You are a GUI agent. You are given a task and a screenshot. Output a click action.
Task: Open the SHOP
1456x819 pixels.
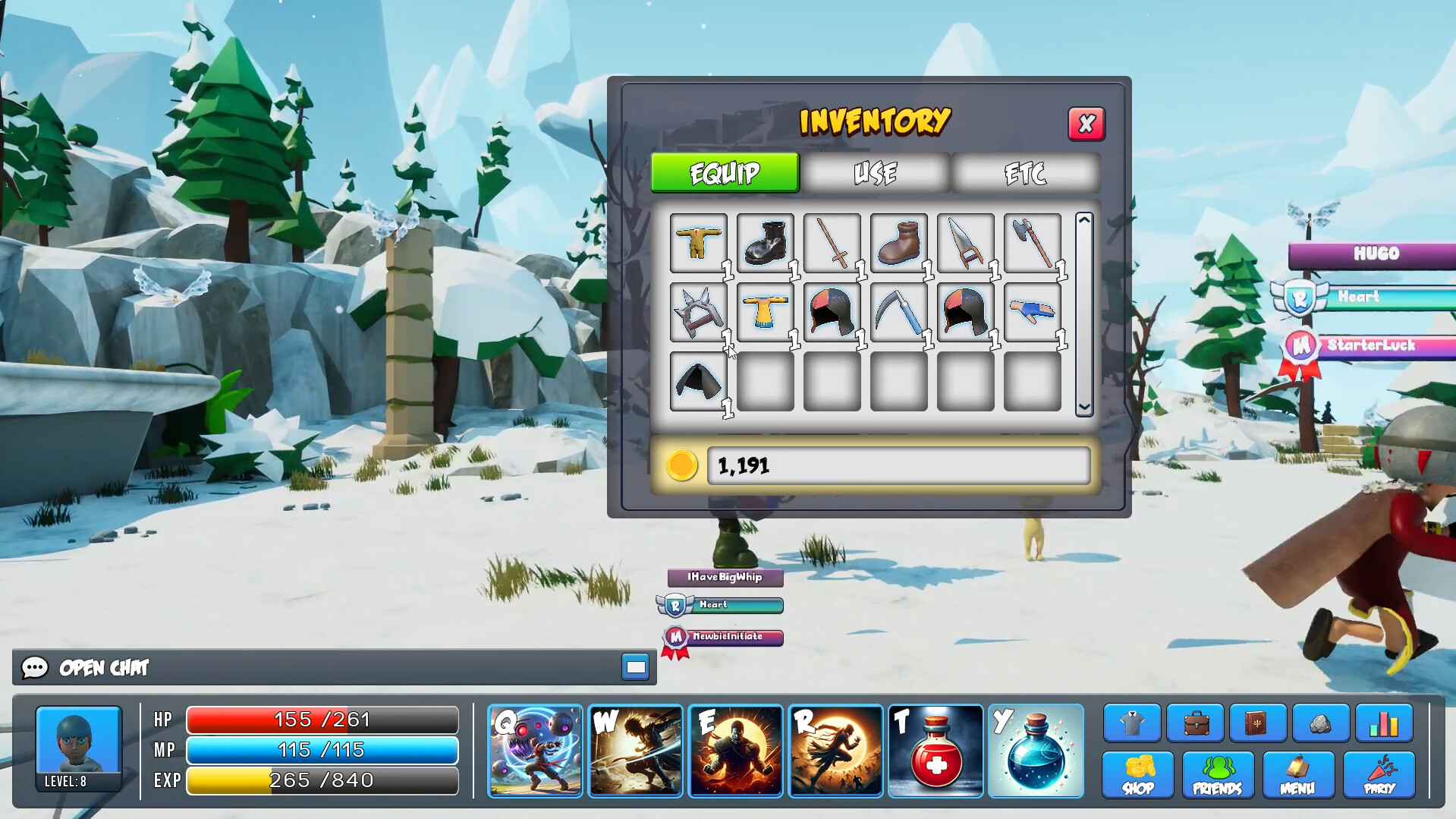[1139, 776]
